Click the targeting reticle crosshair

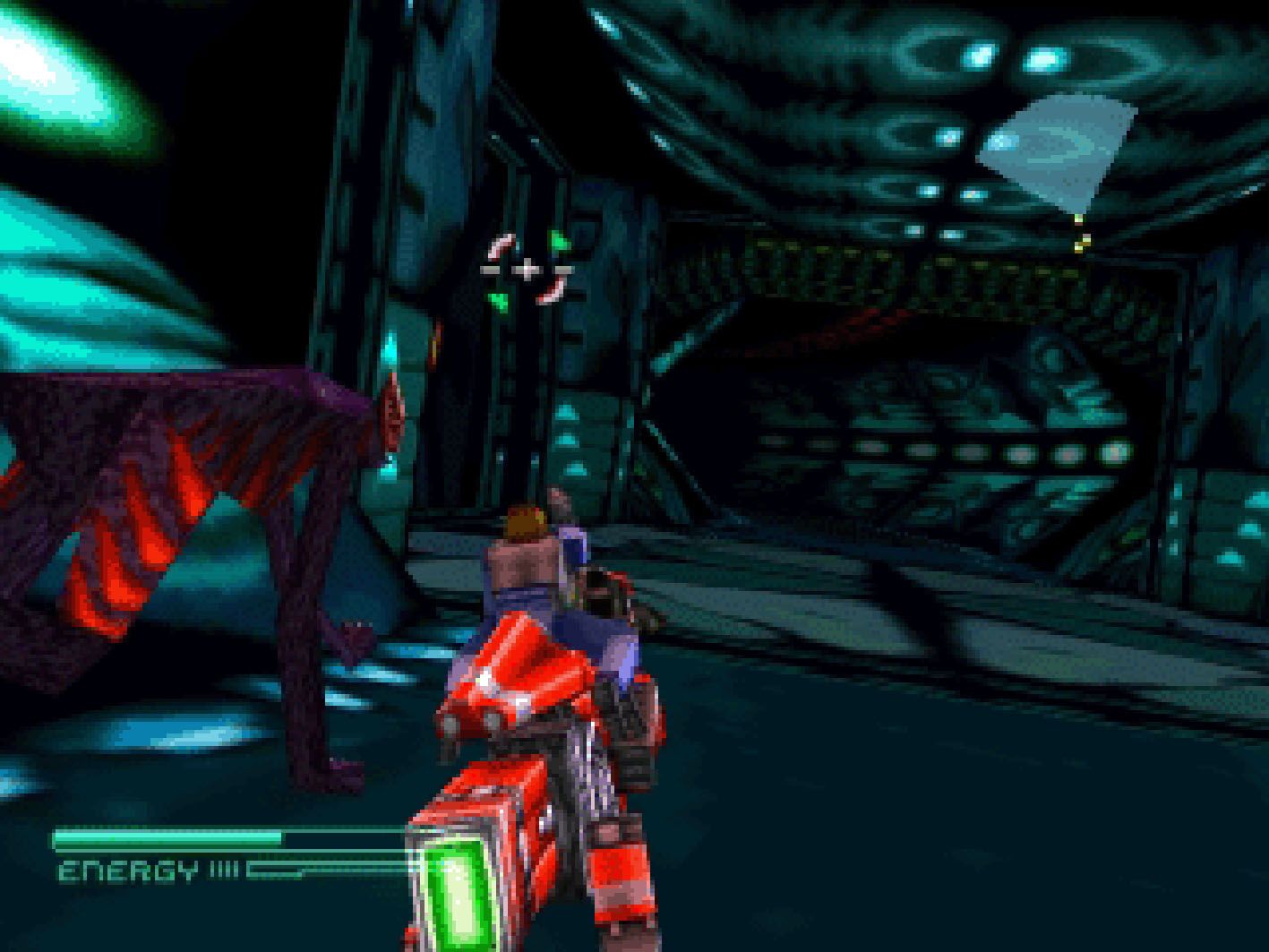[527, 268]
